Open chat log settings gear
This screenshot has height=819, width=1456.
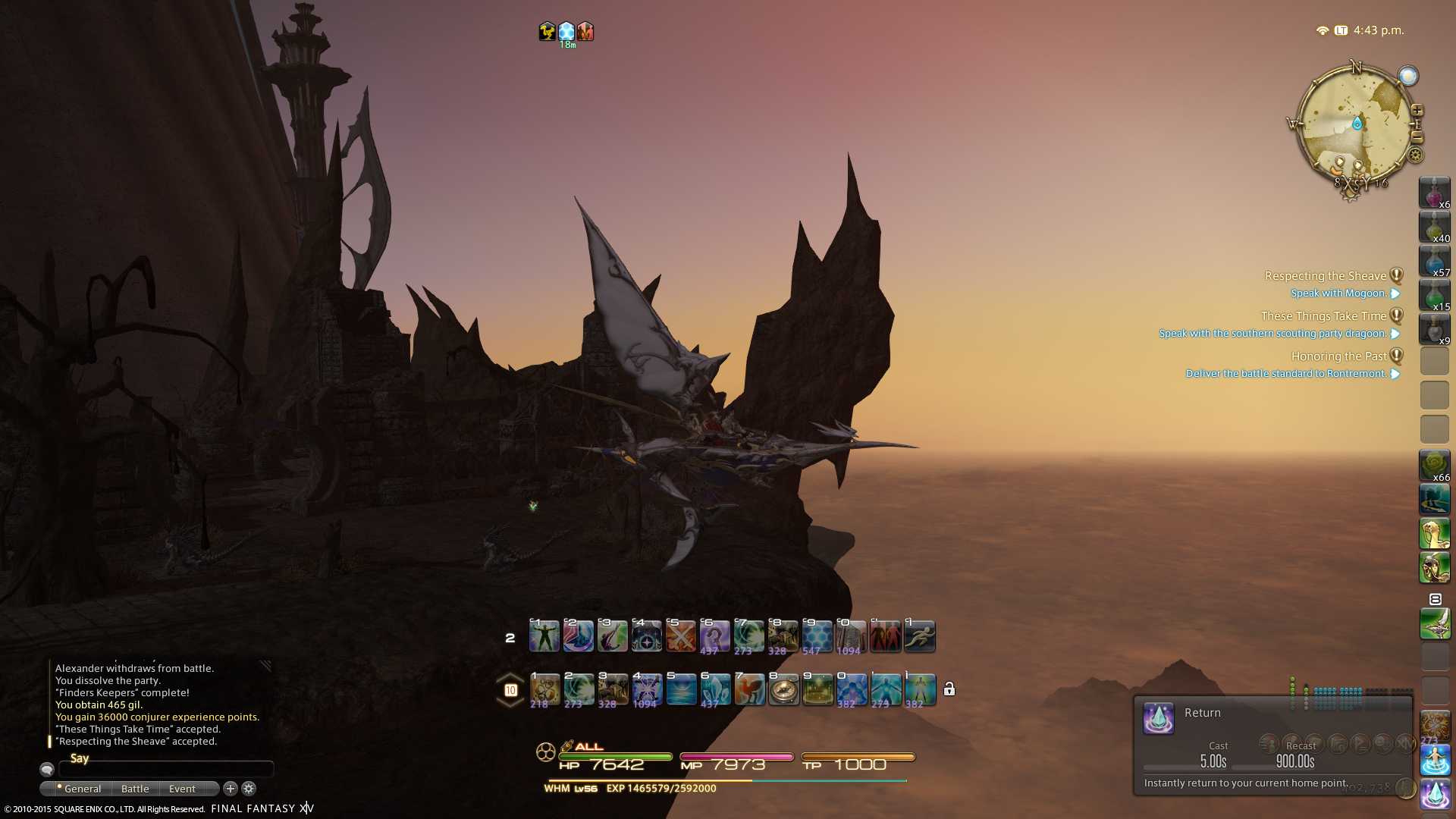pyautogui.click(x=249, y=789)
